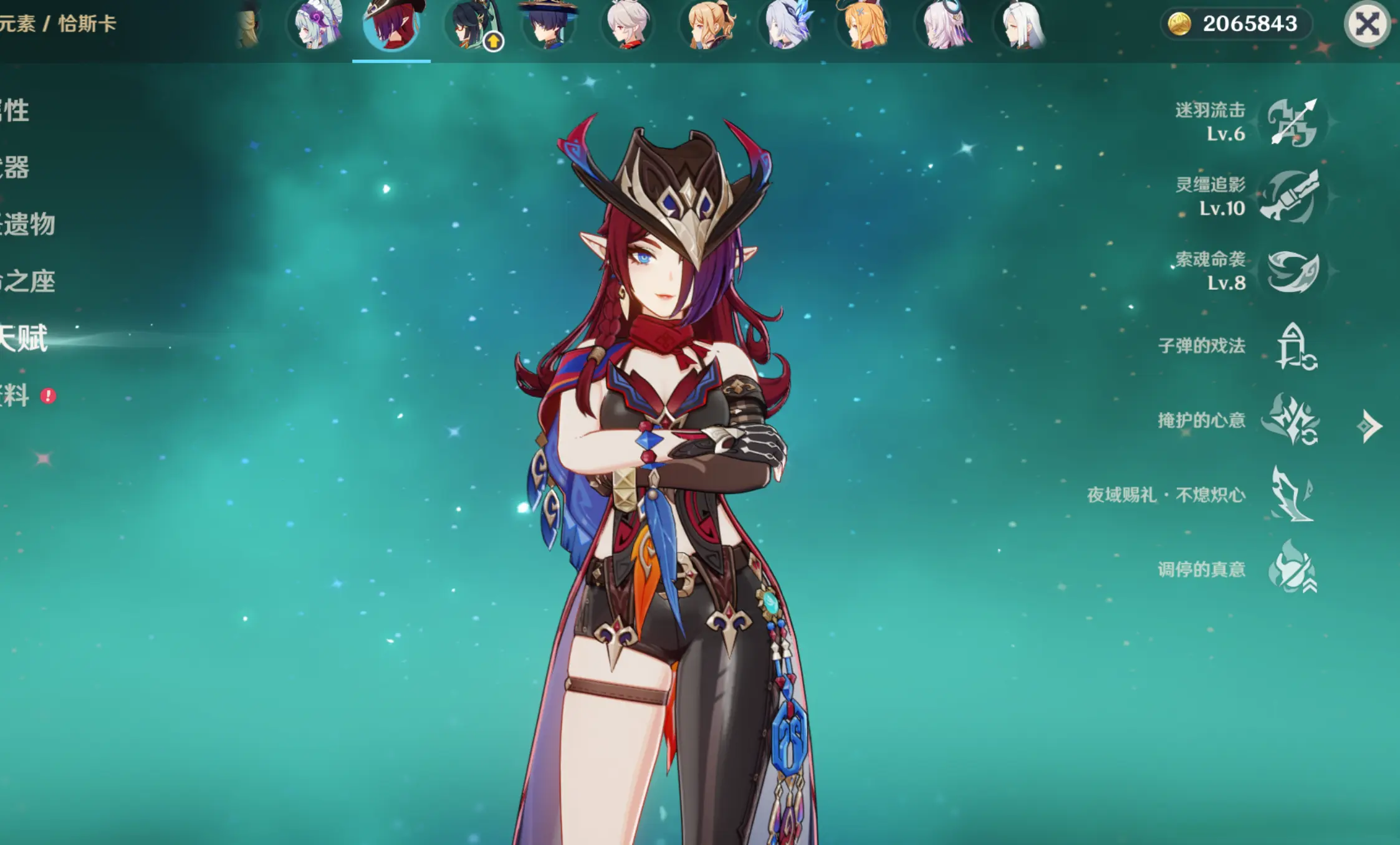View the 迷羽流击 Lv.6 normal attack talent

pyautogui.click(x=1292, y=122)
